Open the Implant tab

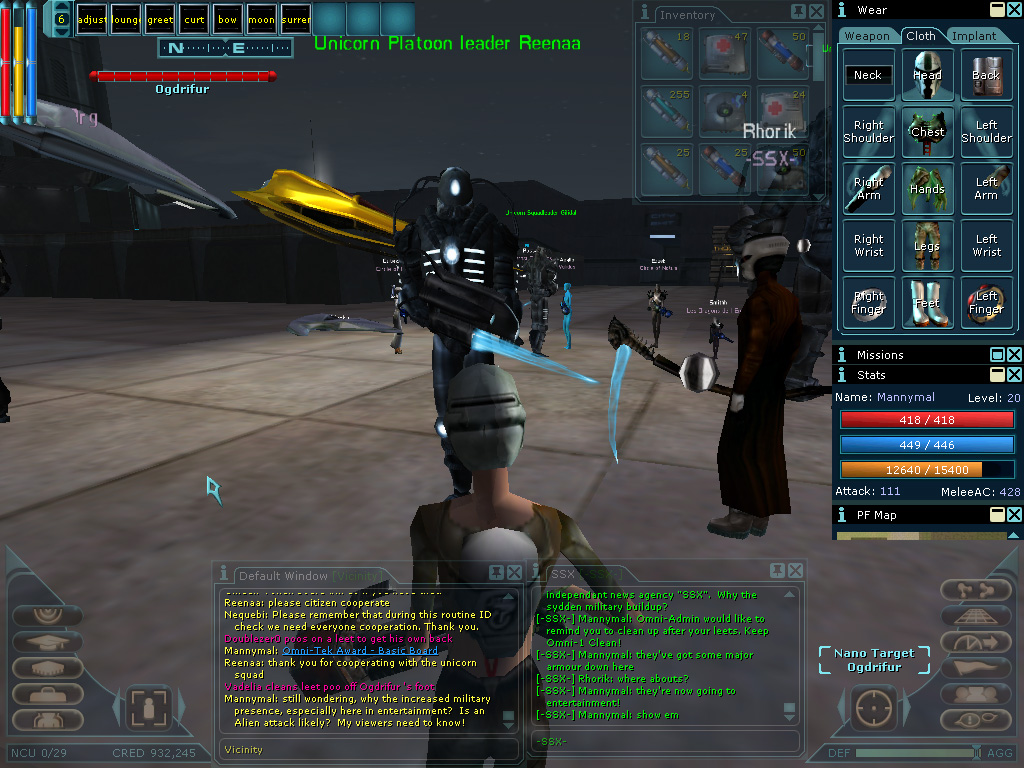pyautogui.click(x=974, y=36)
